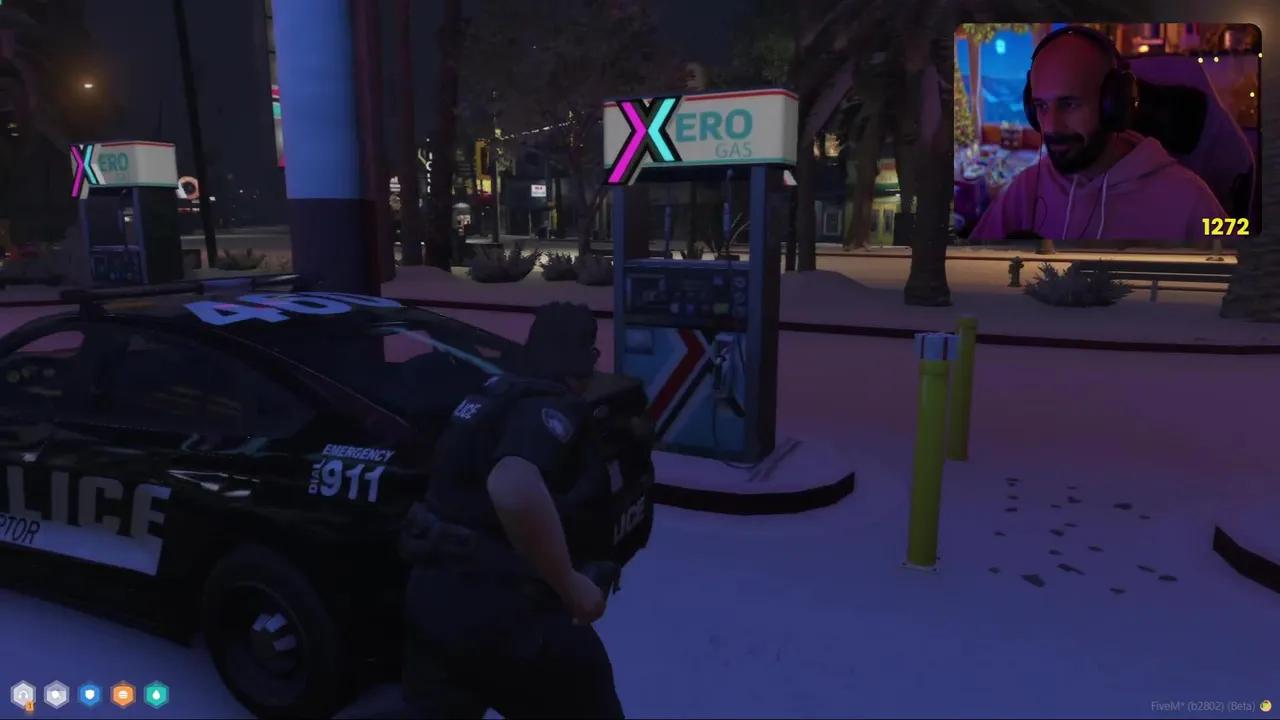Click the orange hunger hexagon icon
Image resolution: width=1280 pixels, height=720 pixels.
(122, 694)
